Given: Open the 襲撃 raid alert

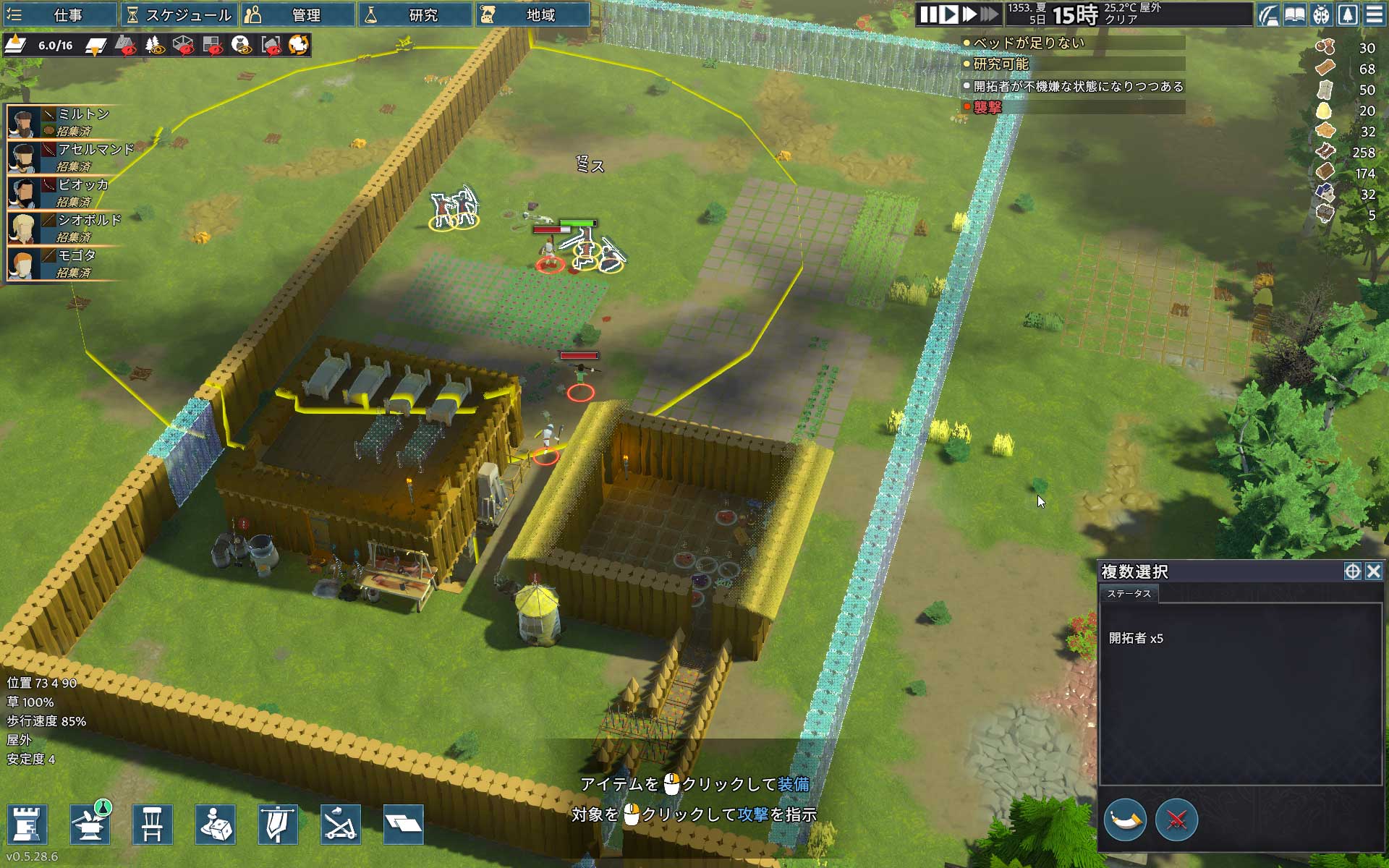Looking at the screenshot, I should tap(987, 107).
